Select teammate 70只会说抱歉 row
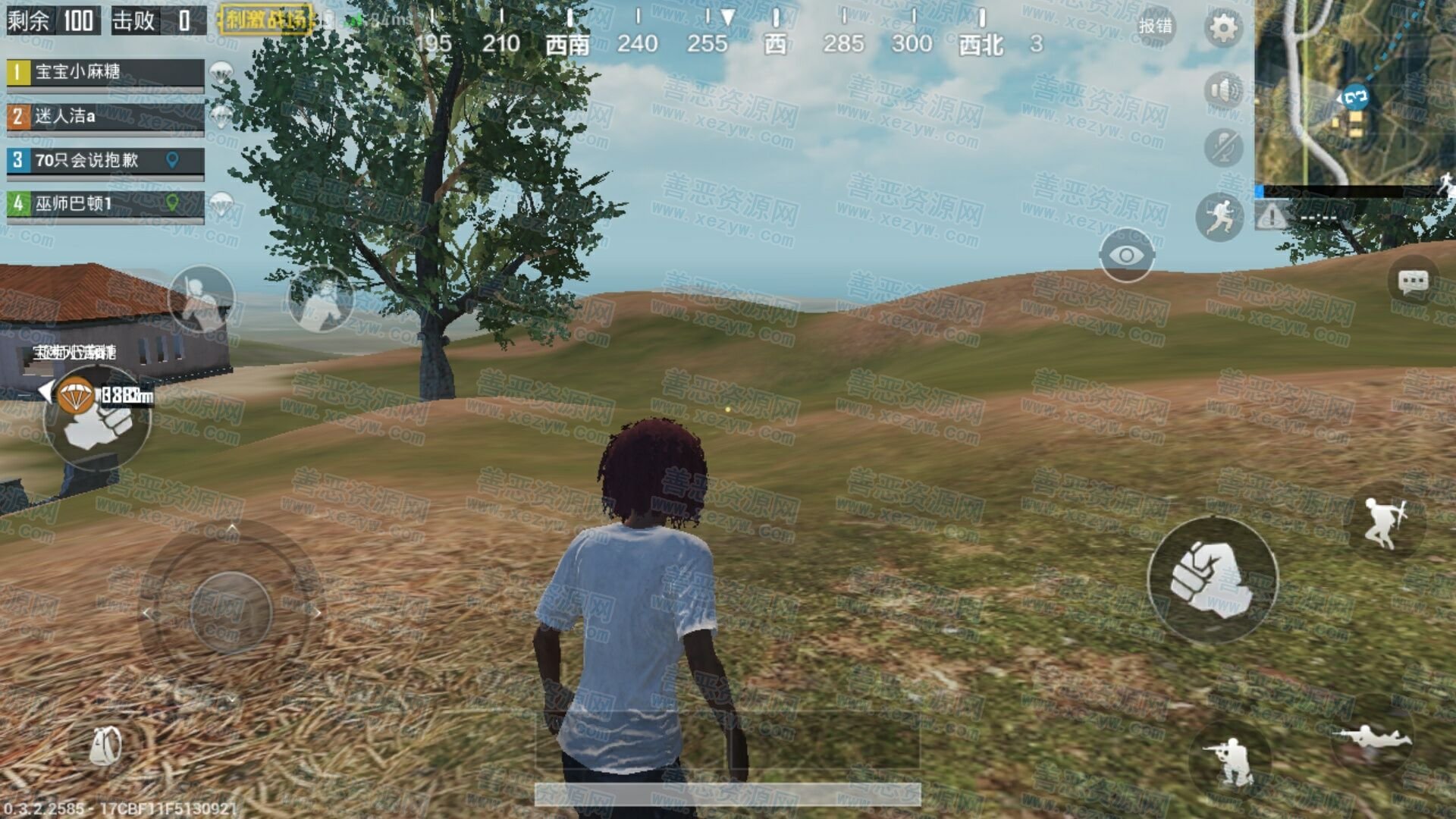This screenshot has height=819, width=1456. click(105, 161)
